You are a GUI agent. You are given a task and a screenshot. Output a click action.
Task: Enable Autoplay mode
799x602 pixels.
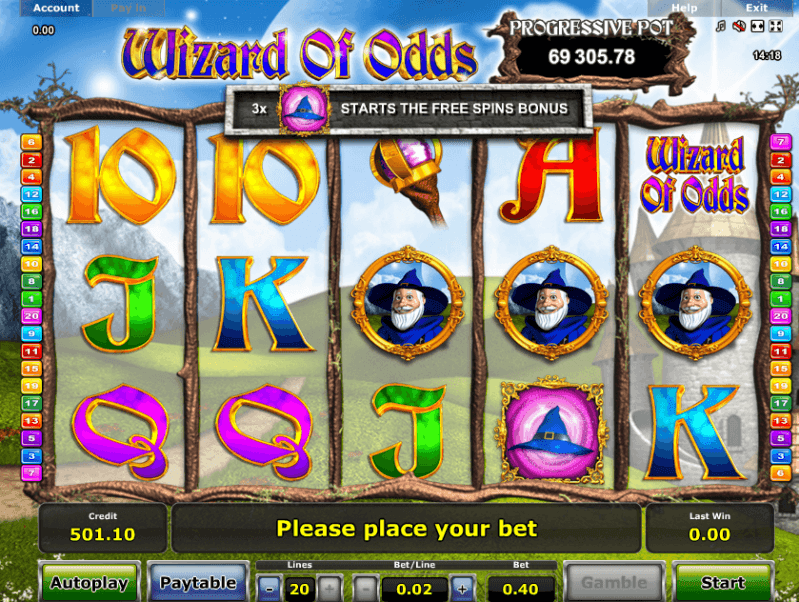tap(89, 582)
